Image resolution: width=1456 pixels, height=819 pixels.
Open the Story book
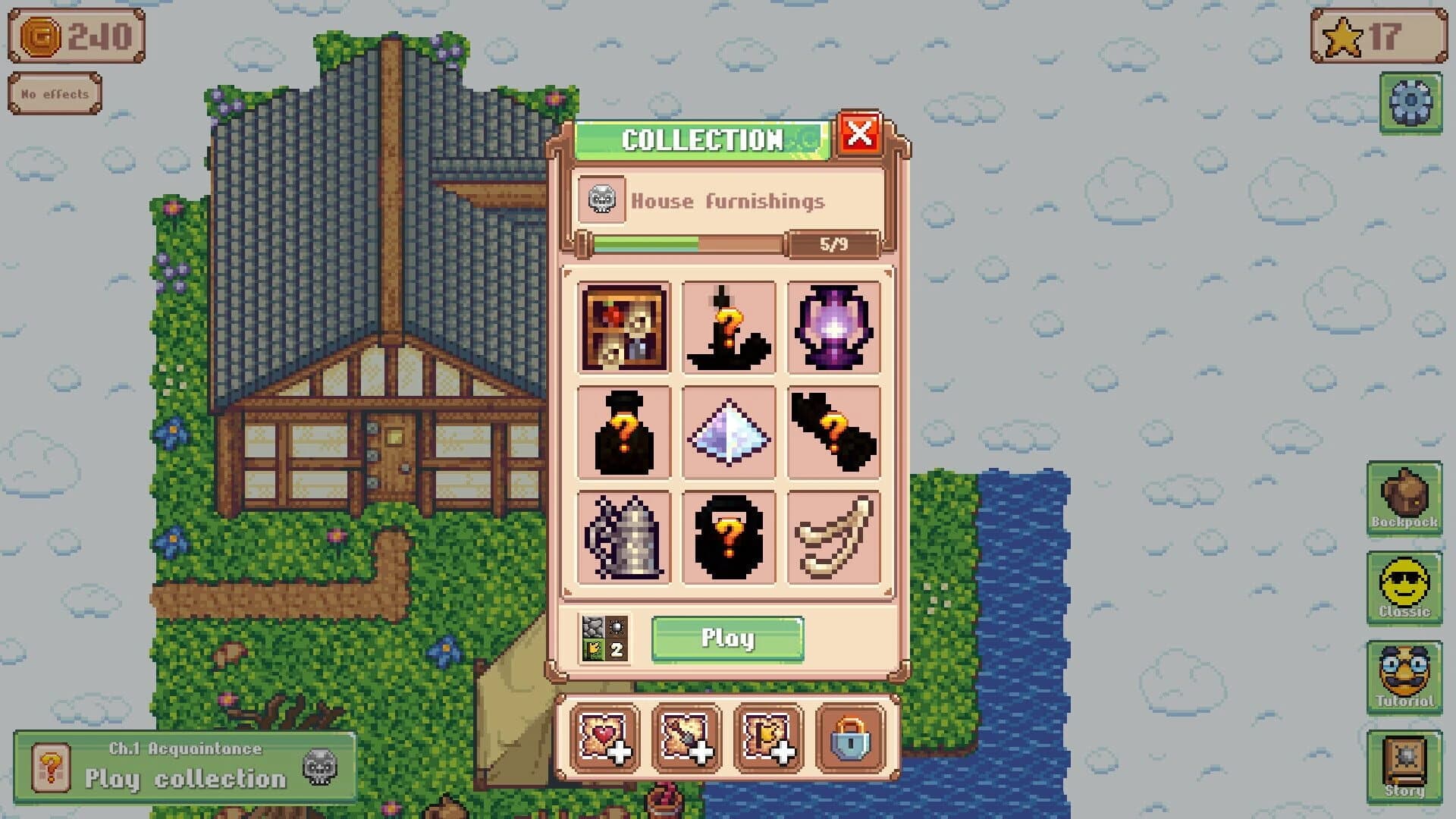1404,762
